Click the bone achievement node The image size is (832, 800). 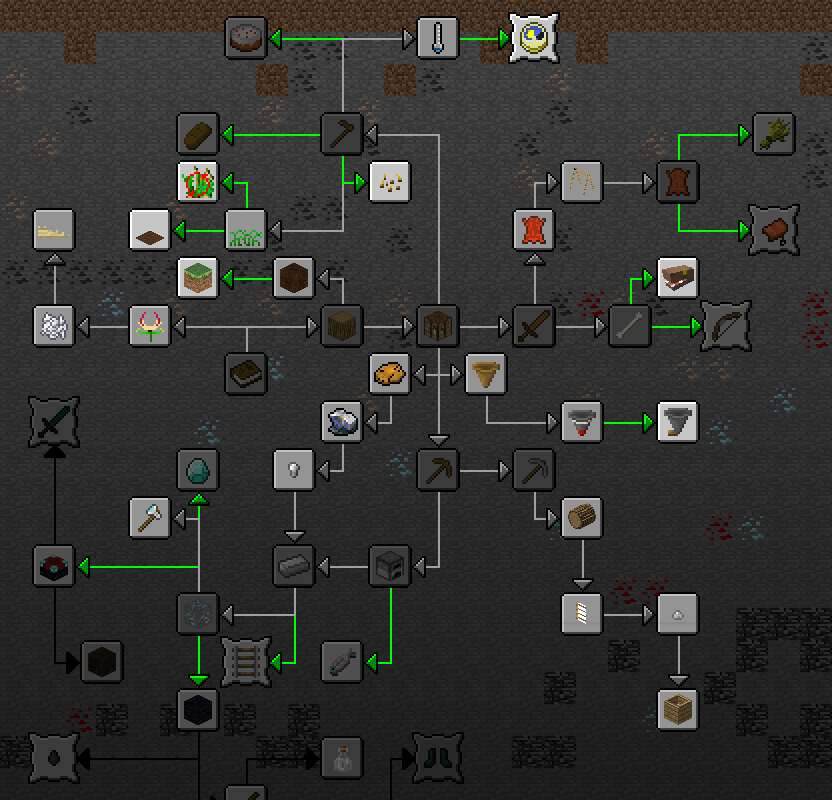point(629,326)
